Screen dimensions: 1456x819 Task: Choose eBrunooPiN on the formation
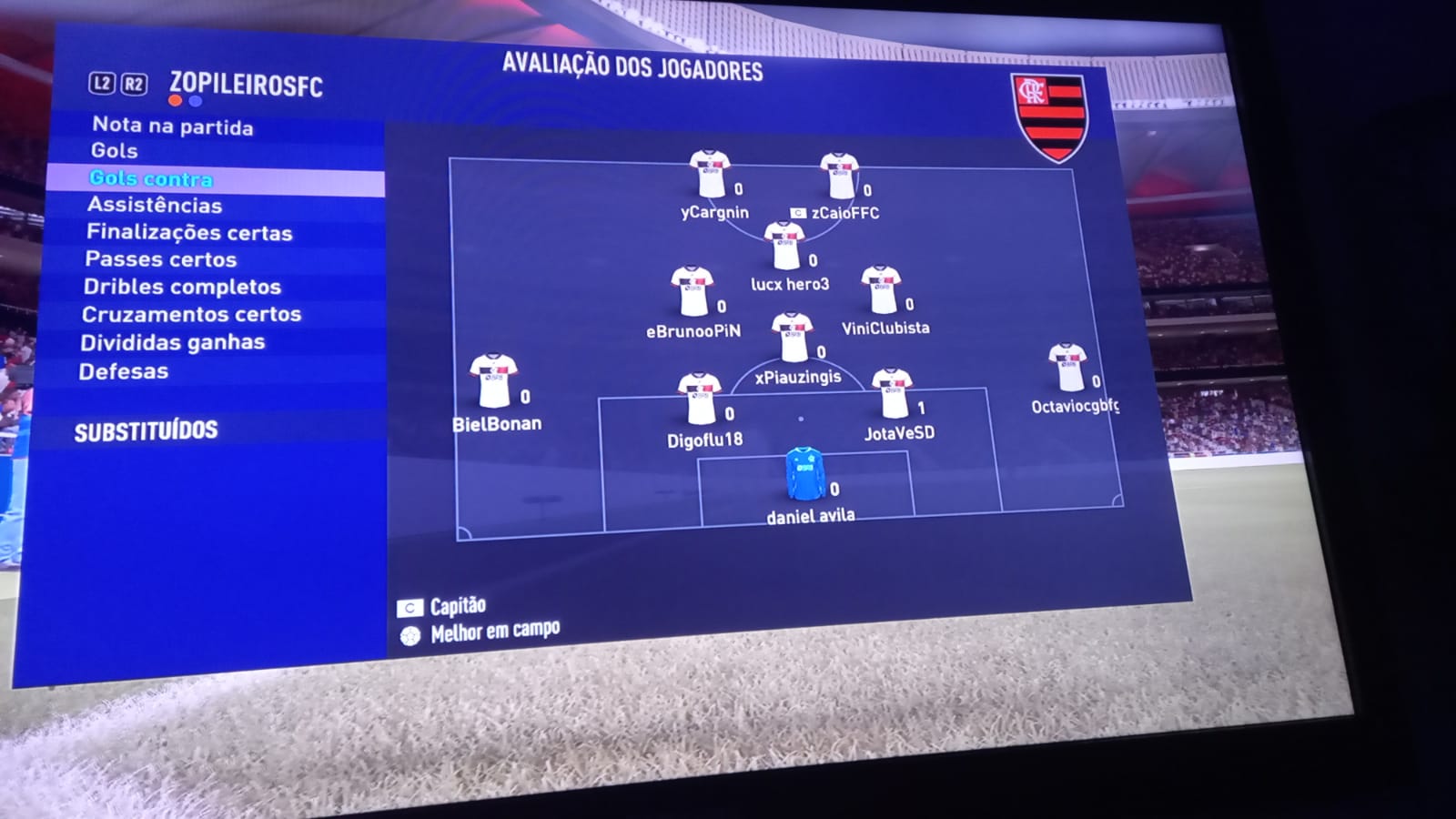click(x=692, y=290)
